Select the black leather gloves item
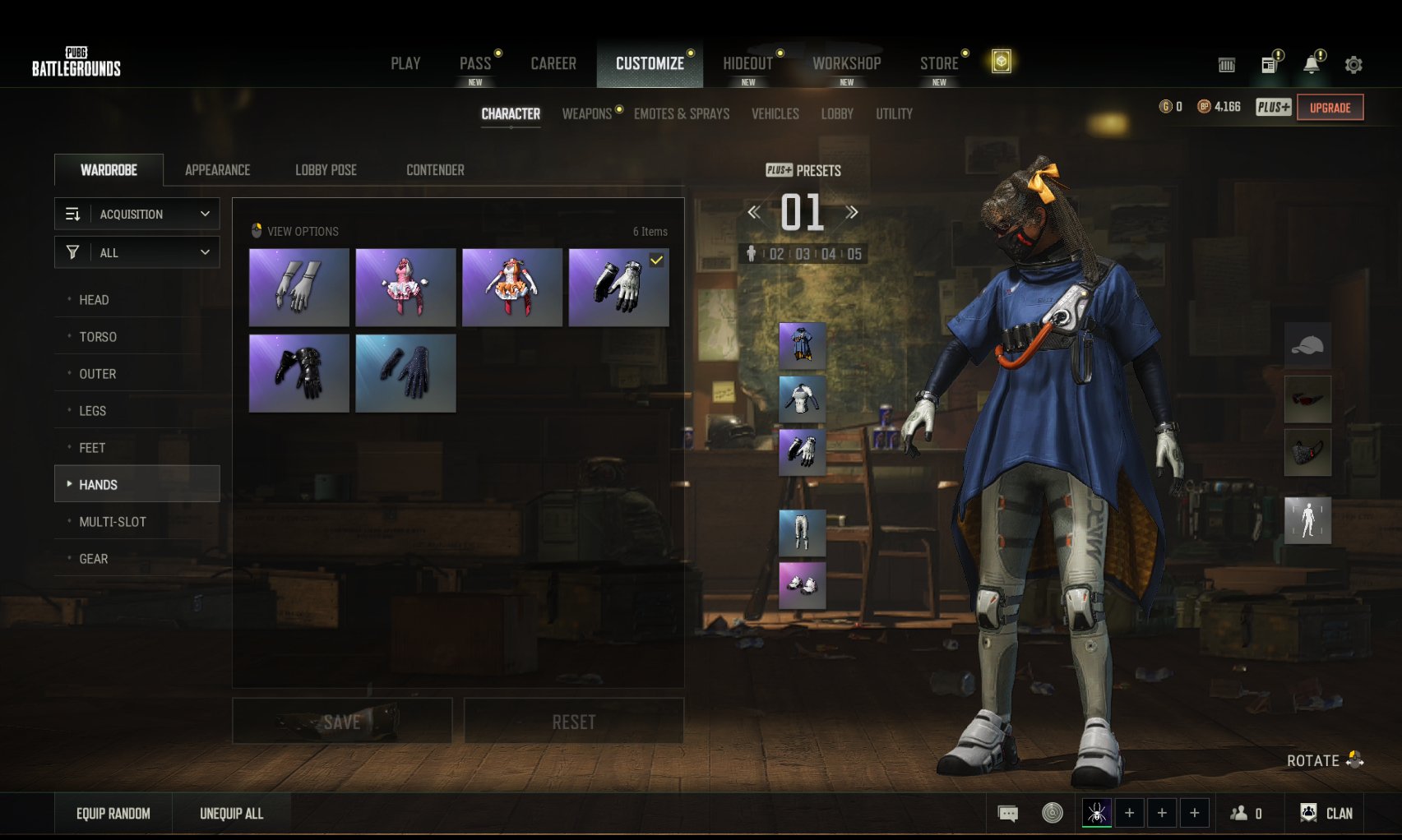The image size is (1402, 840). pyautogui.click(x=298, y=373)
